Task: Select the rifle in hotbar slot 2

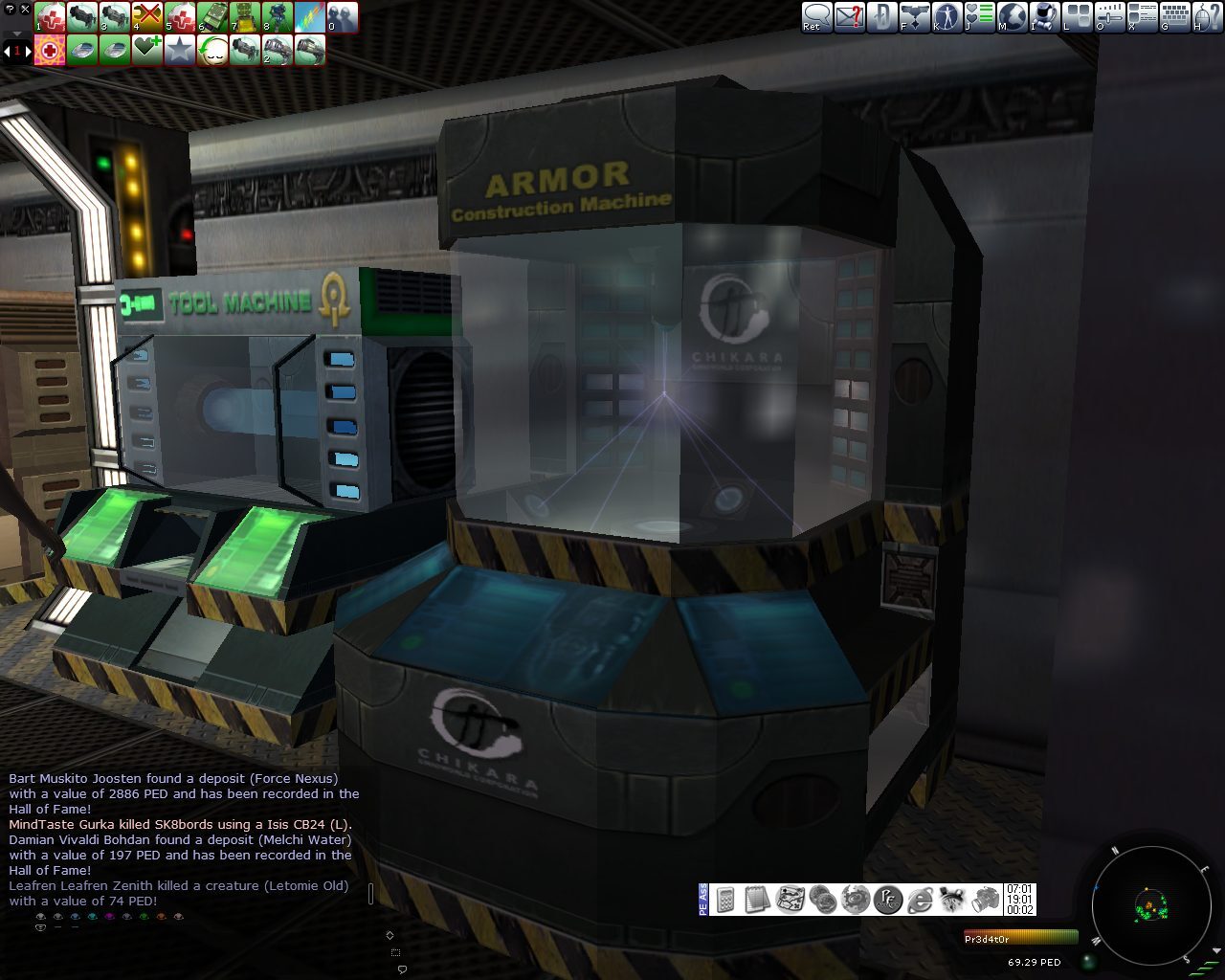Action: [83, 16]
